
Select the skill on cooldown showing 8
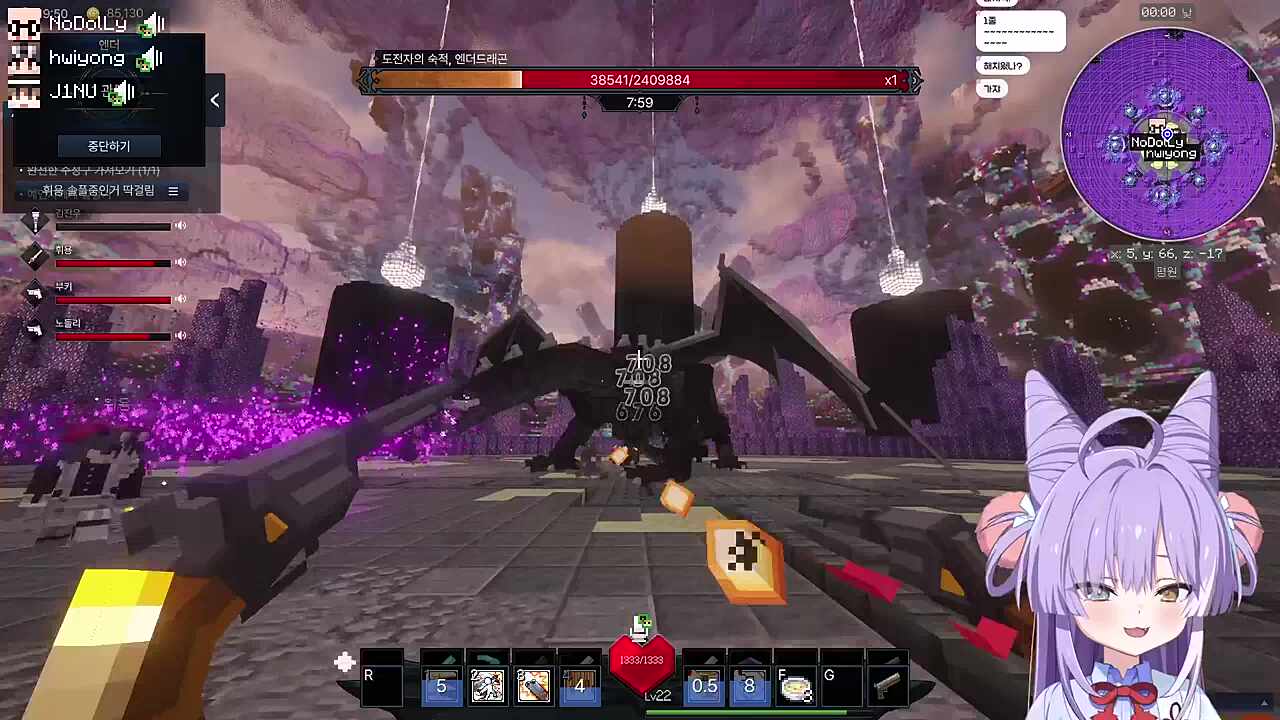coord(749,685)
